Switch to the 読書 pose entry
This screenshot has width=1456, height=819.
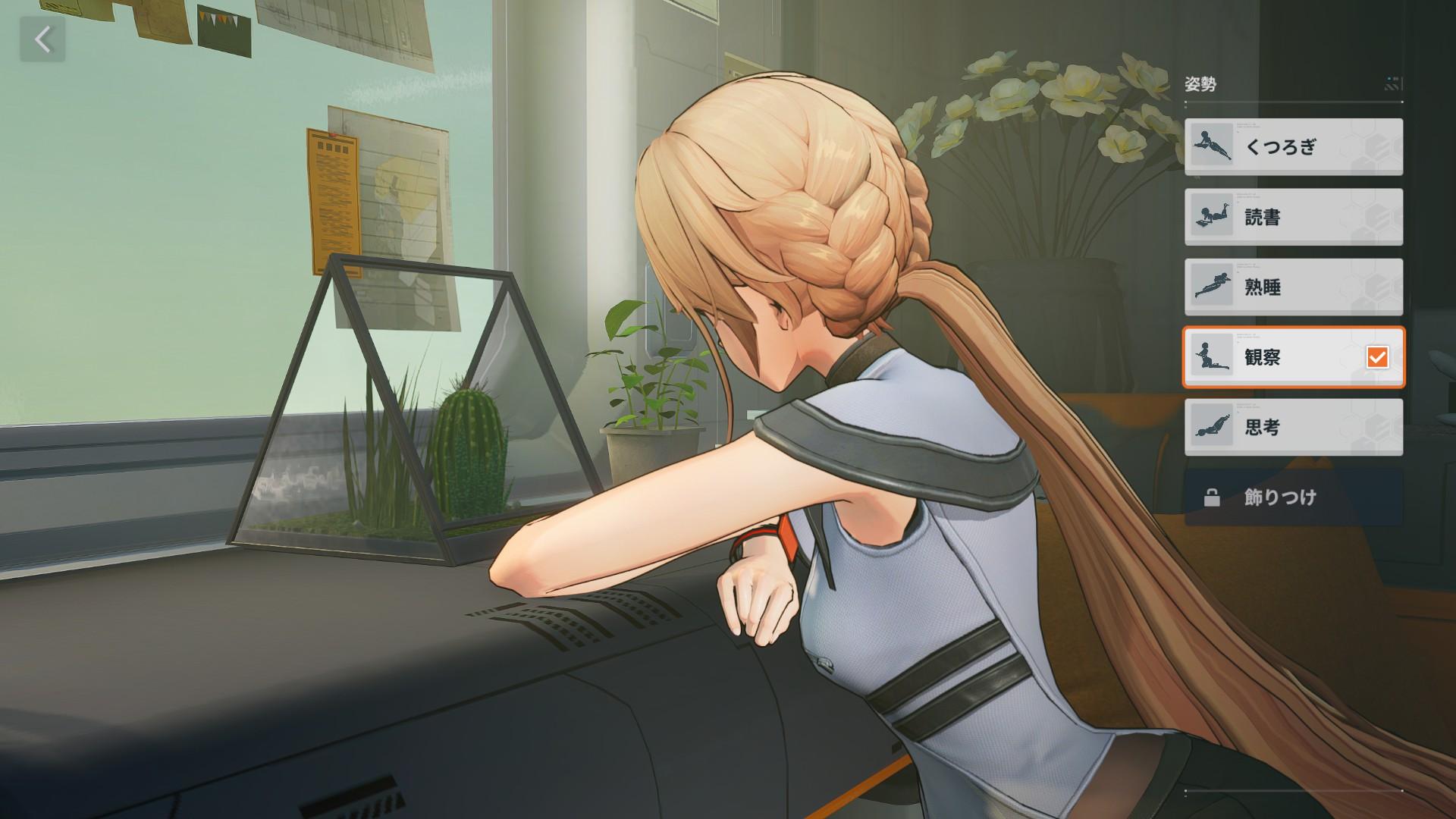click(1291, 217)
